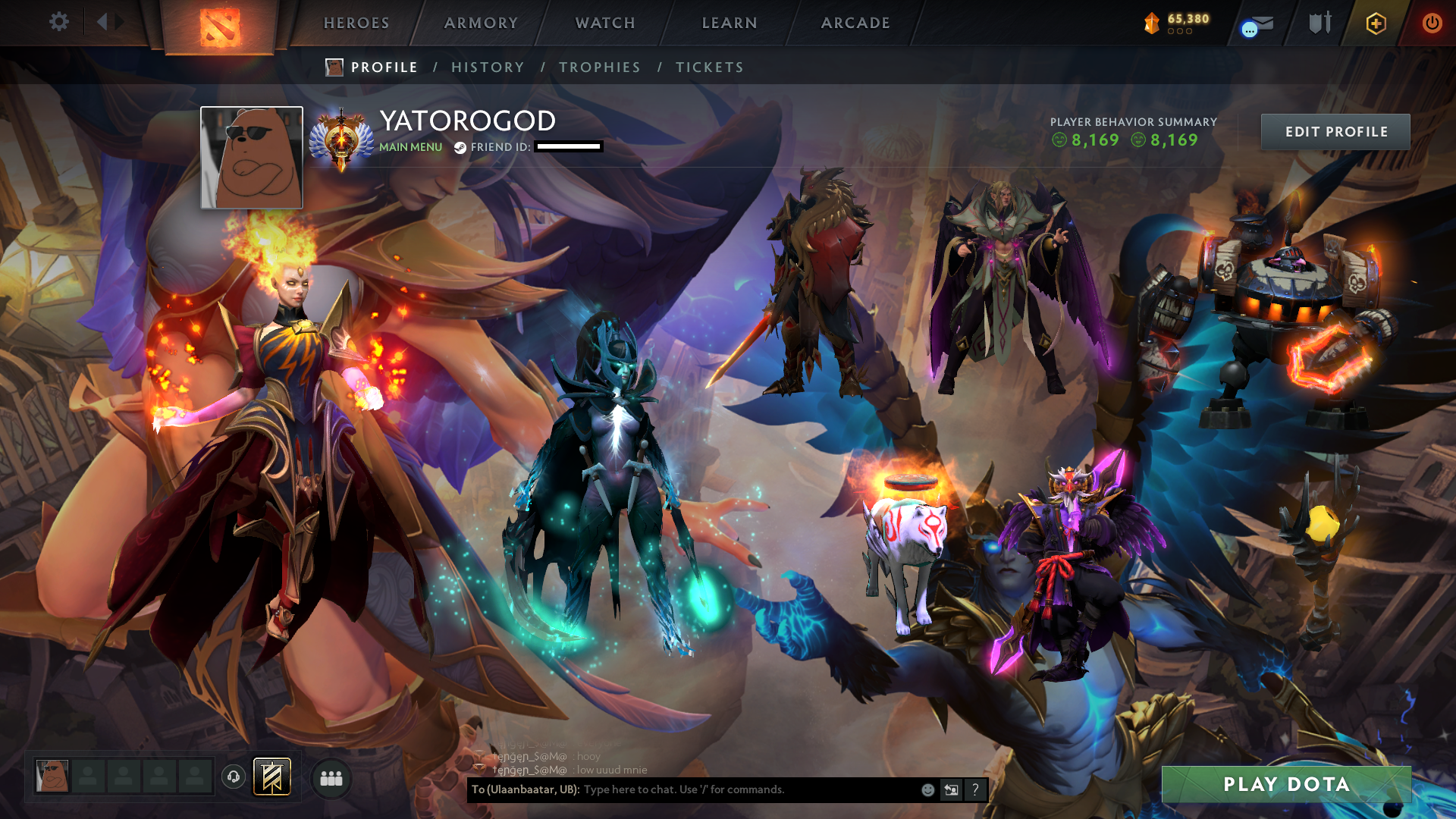Switch to the History tab
This screenshot has width=1456, height=819.
(x=488, y=67)
